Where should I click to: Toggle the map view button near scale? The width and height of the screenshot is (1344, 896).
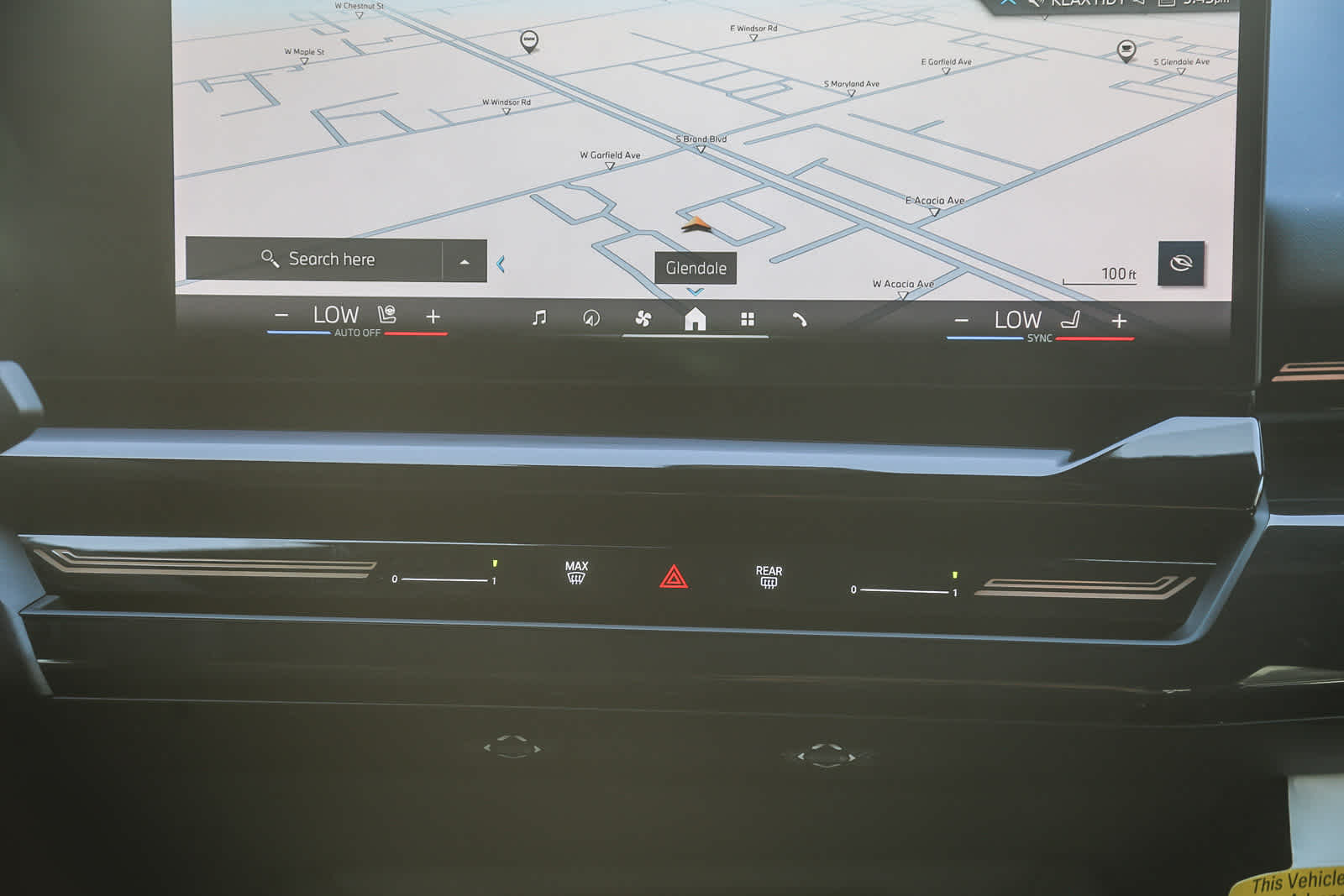click(1180, 264)
